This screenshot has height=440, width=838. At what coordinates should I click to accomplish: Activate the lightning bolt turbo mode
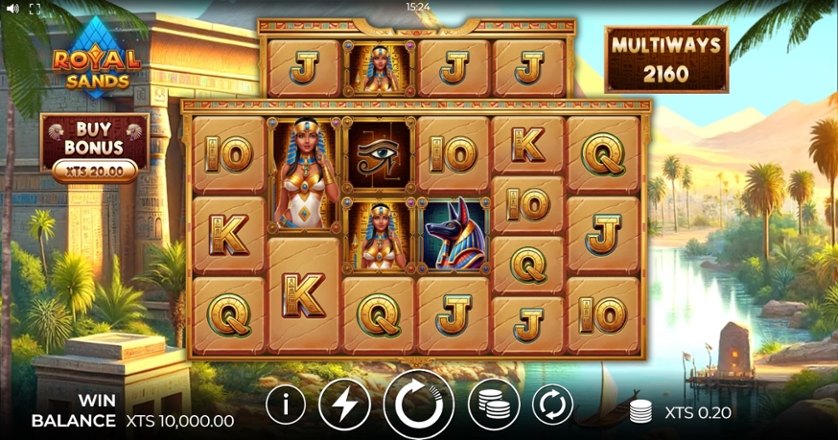[344, 404]
